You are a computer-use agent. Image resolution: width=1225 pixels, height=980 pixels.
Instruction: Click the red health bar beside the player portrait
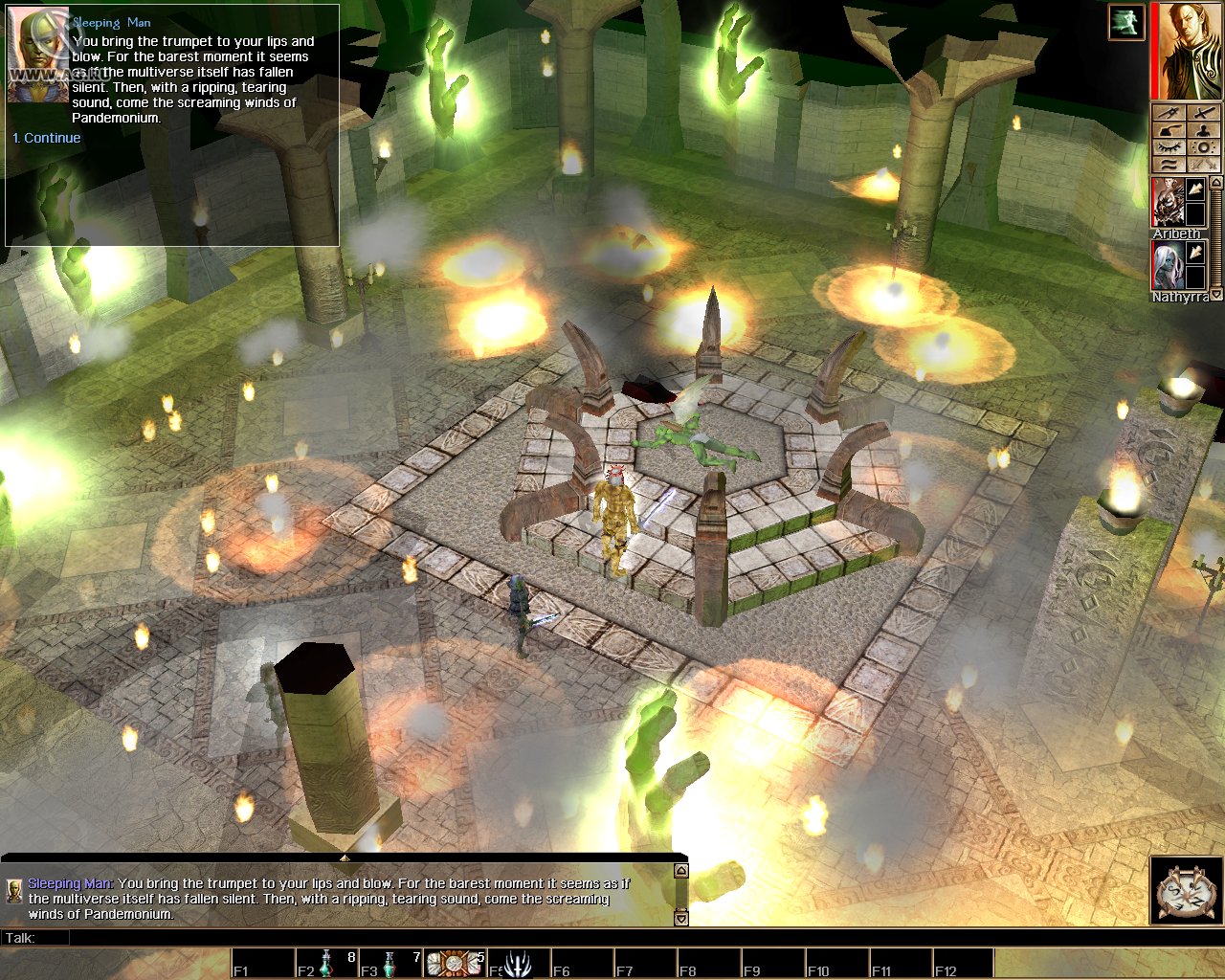(x=1156, y=53)
